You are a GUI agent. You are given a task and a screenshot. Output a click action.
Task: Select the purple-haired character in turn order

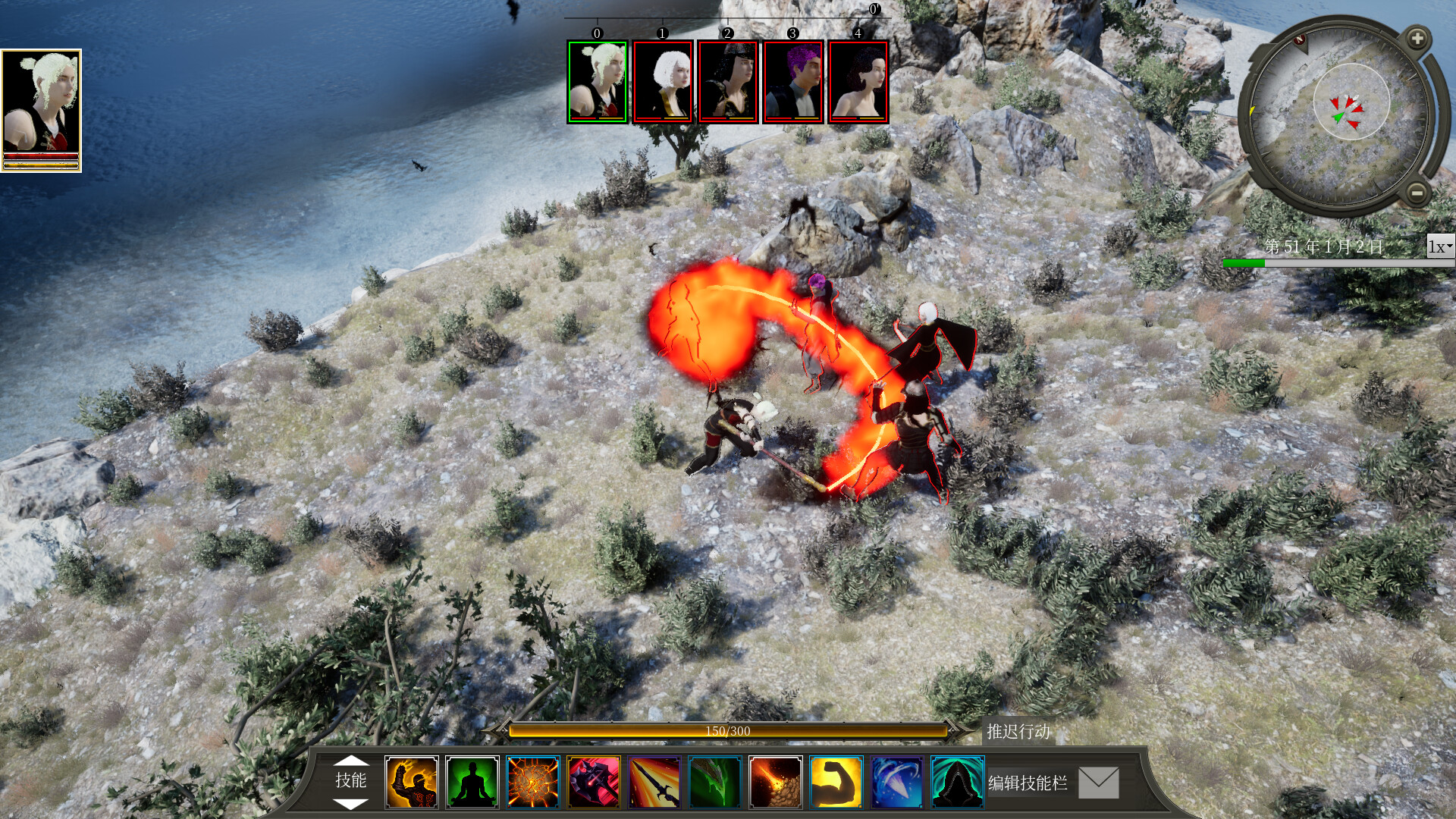pos(793,82)
